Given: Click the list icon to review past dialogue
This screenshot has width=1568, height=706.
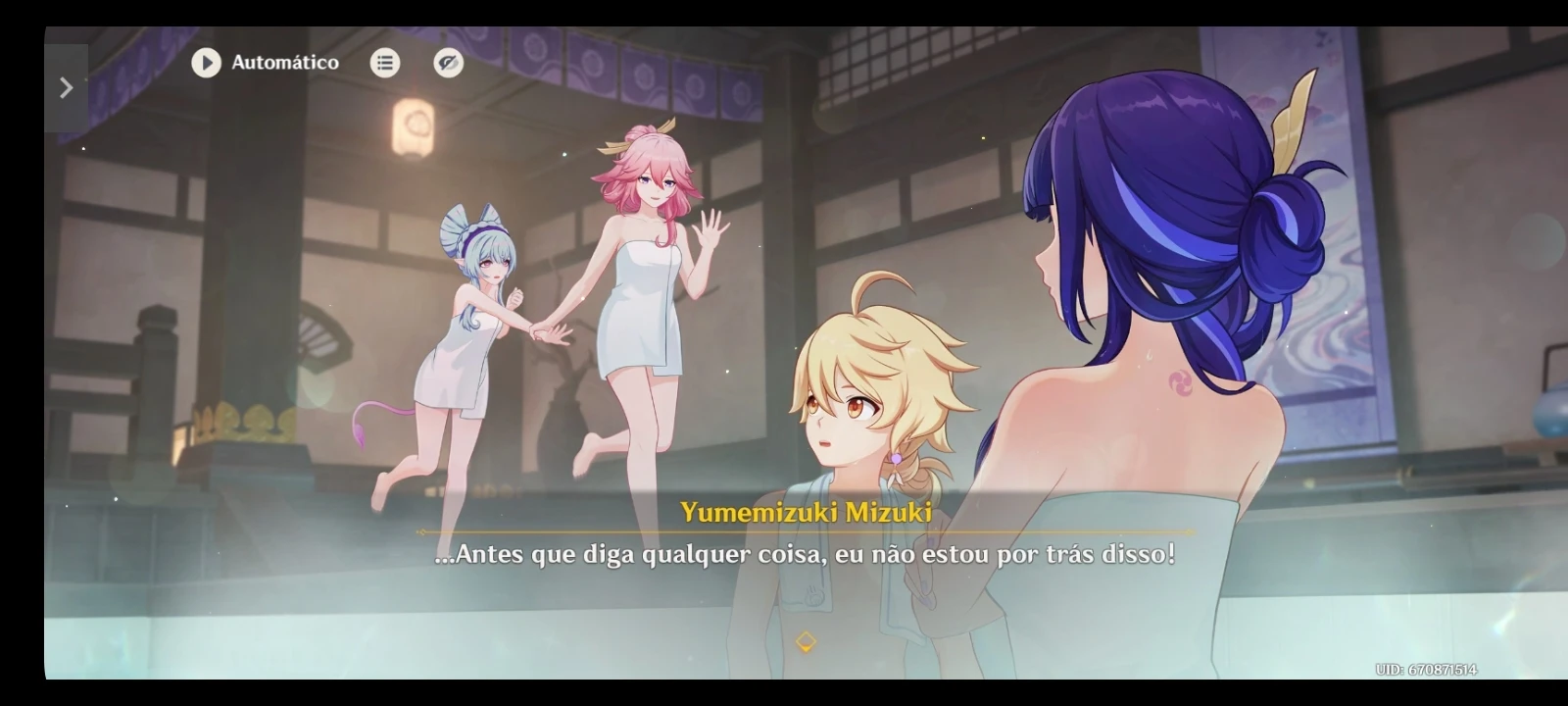Looking at the screenshot, I should pos(385,63).
